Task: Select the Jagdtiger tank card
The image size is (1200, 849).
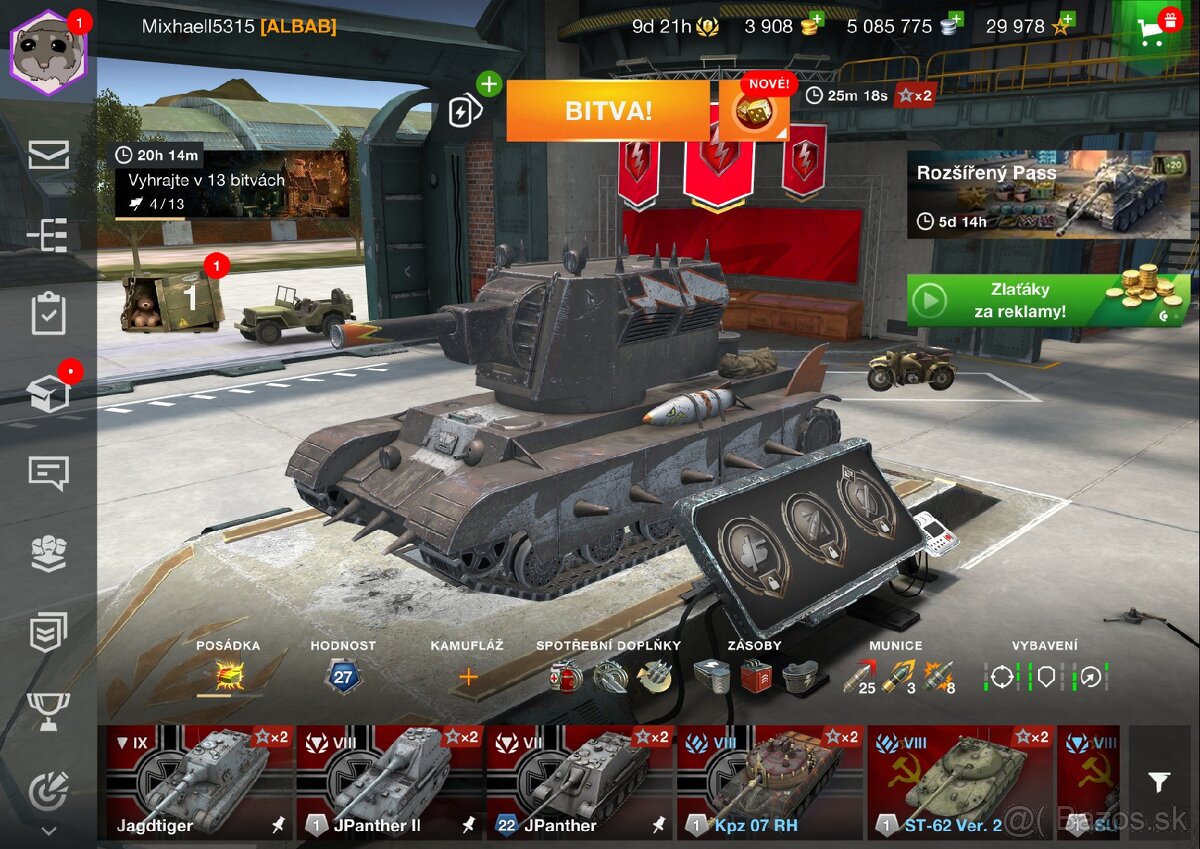Action: coord(198,782)
